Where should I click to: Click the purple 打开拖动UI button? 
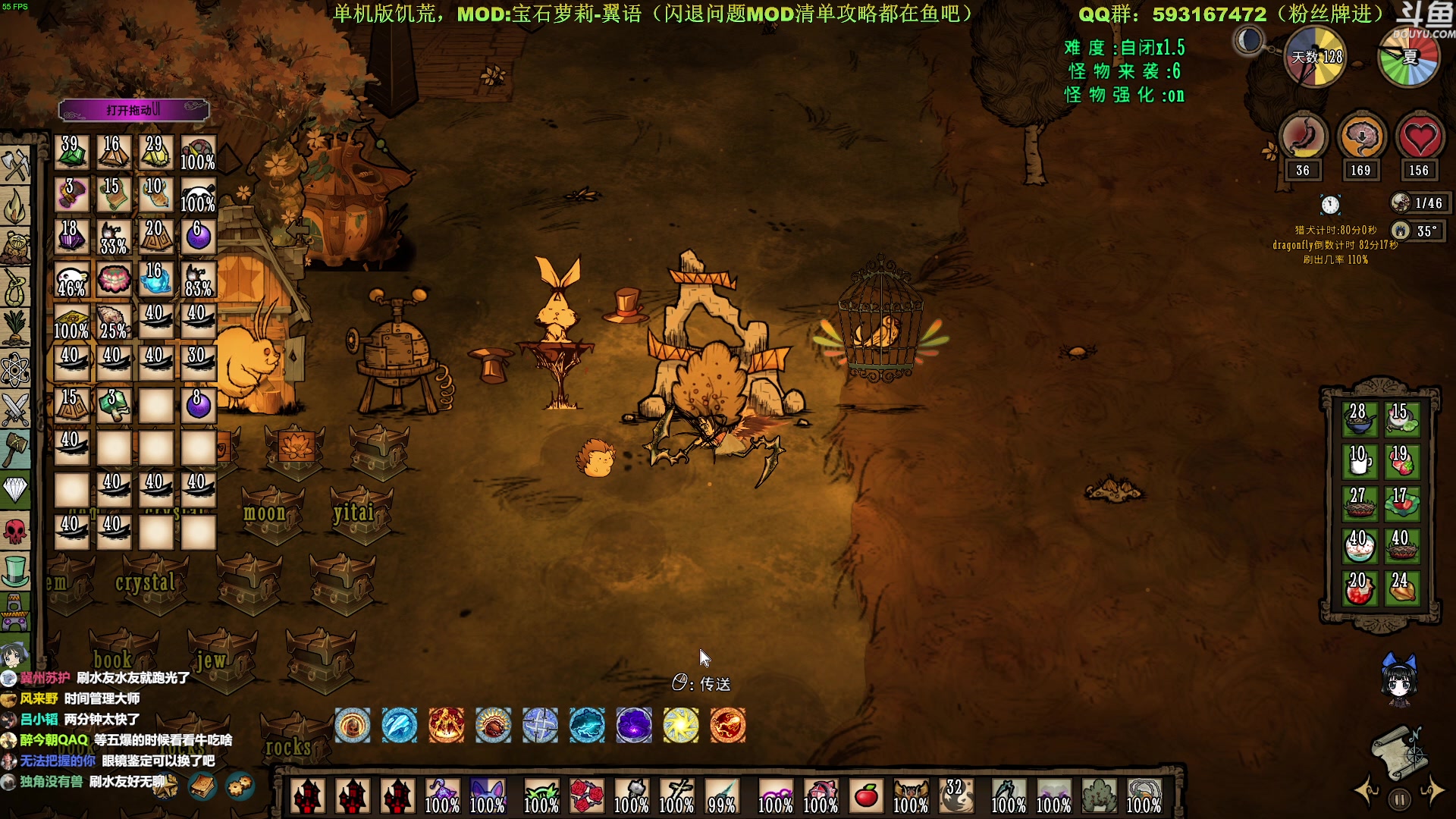tap(133, 110)
